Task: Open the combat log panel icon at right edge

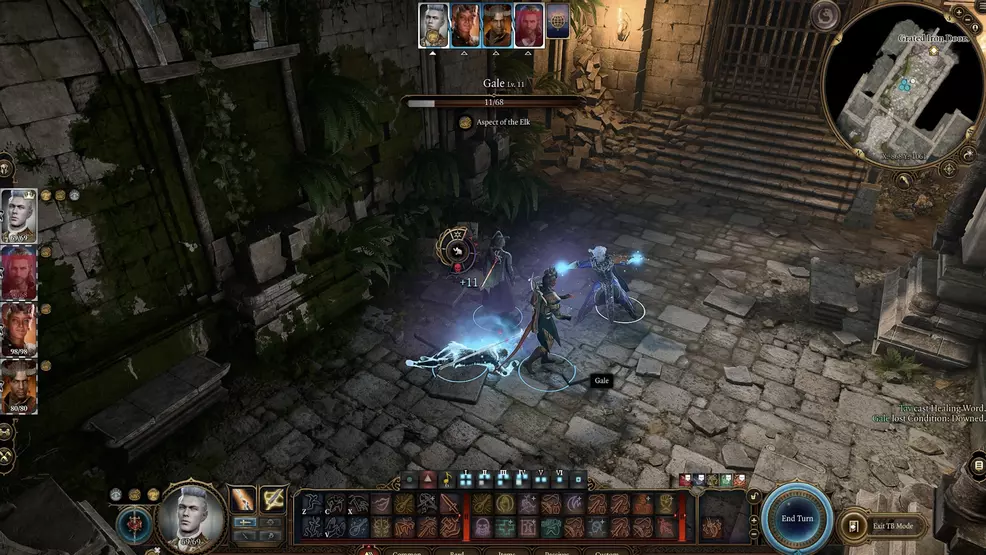Action: (x=978, y=465)
